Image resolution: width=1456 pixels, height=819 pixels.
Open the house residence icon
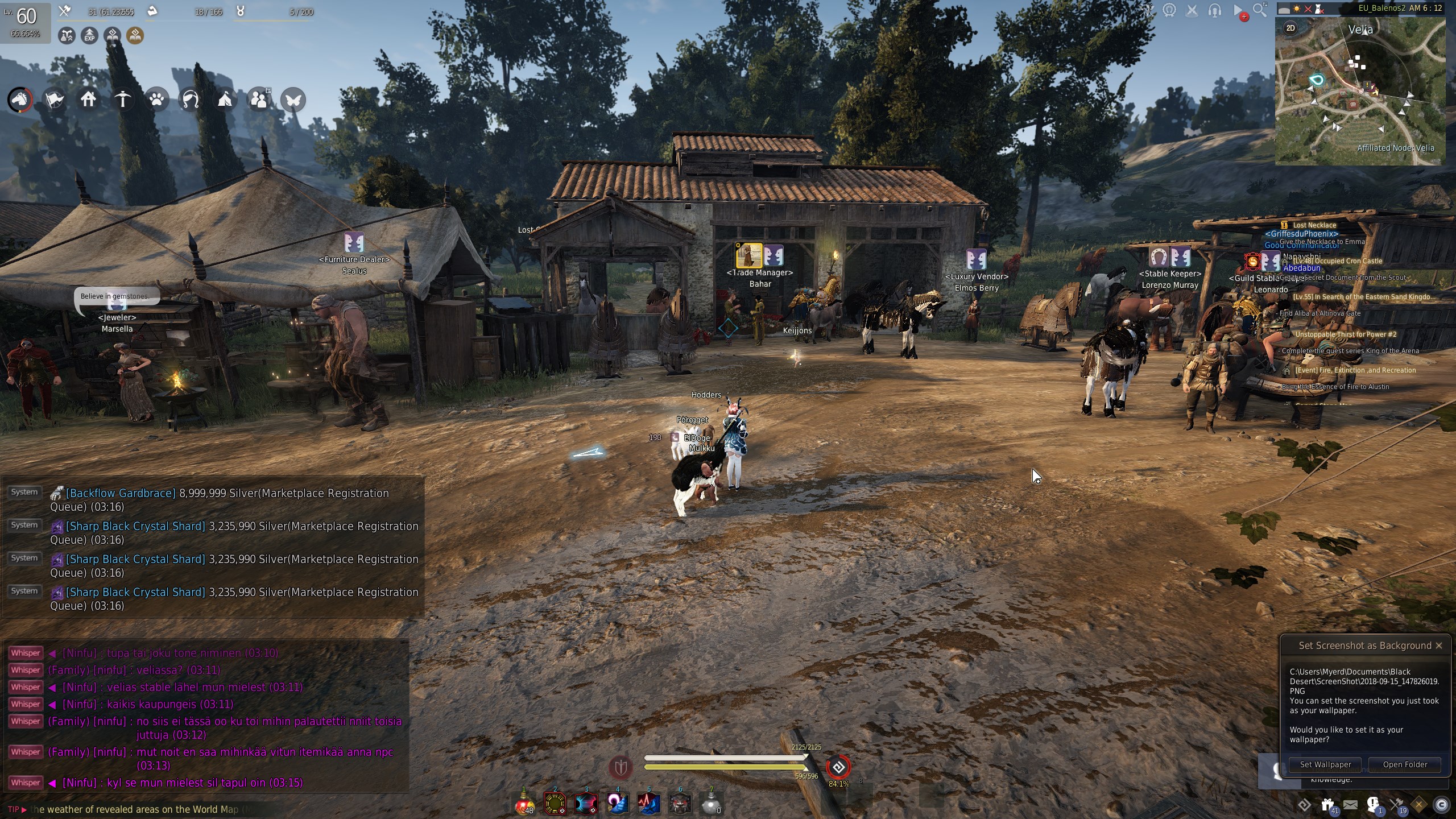pos(88,100)
